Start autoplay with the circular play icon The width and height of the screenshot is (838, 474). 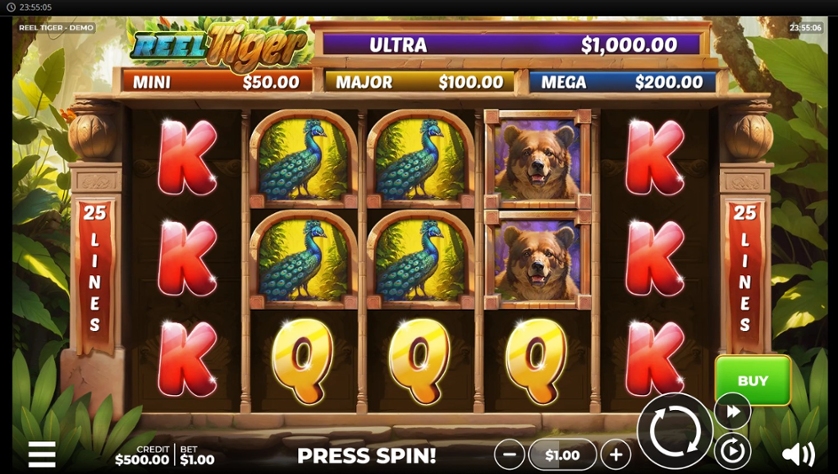[732, 451]
